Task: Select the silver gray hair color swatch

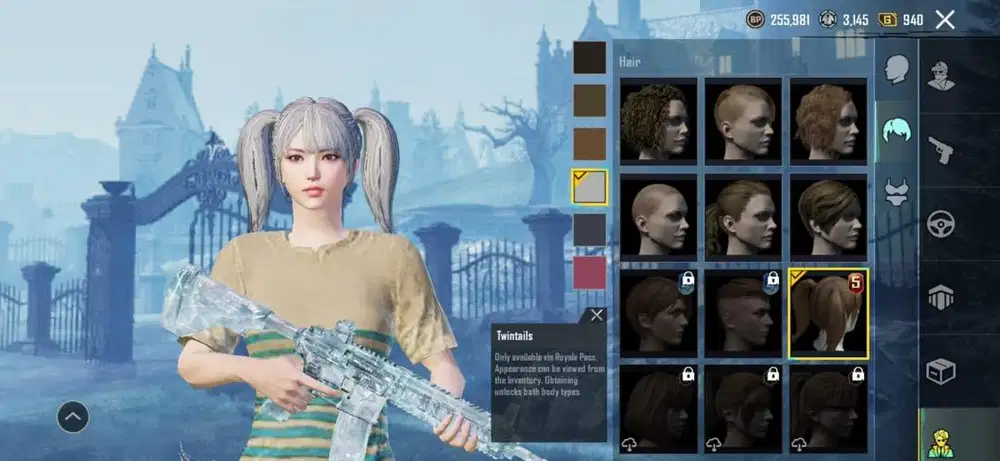Action: point(589,186)
